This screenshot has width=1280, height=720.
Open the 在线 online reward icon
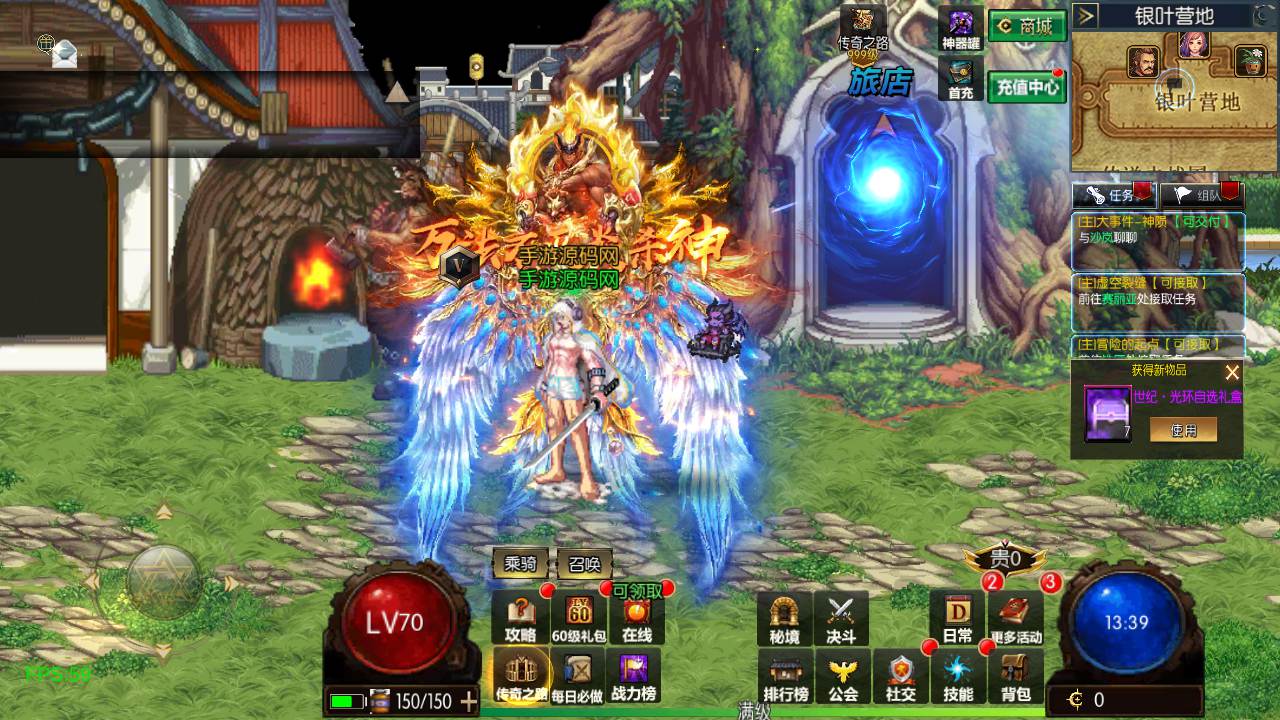click(x=637, y=618)
